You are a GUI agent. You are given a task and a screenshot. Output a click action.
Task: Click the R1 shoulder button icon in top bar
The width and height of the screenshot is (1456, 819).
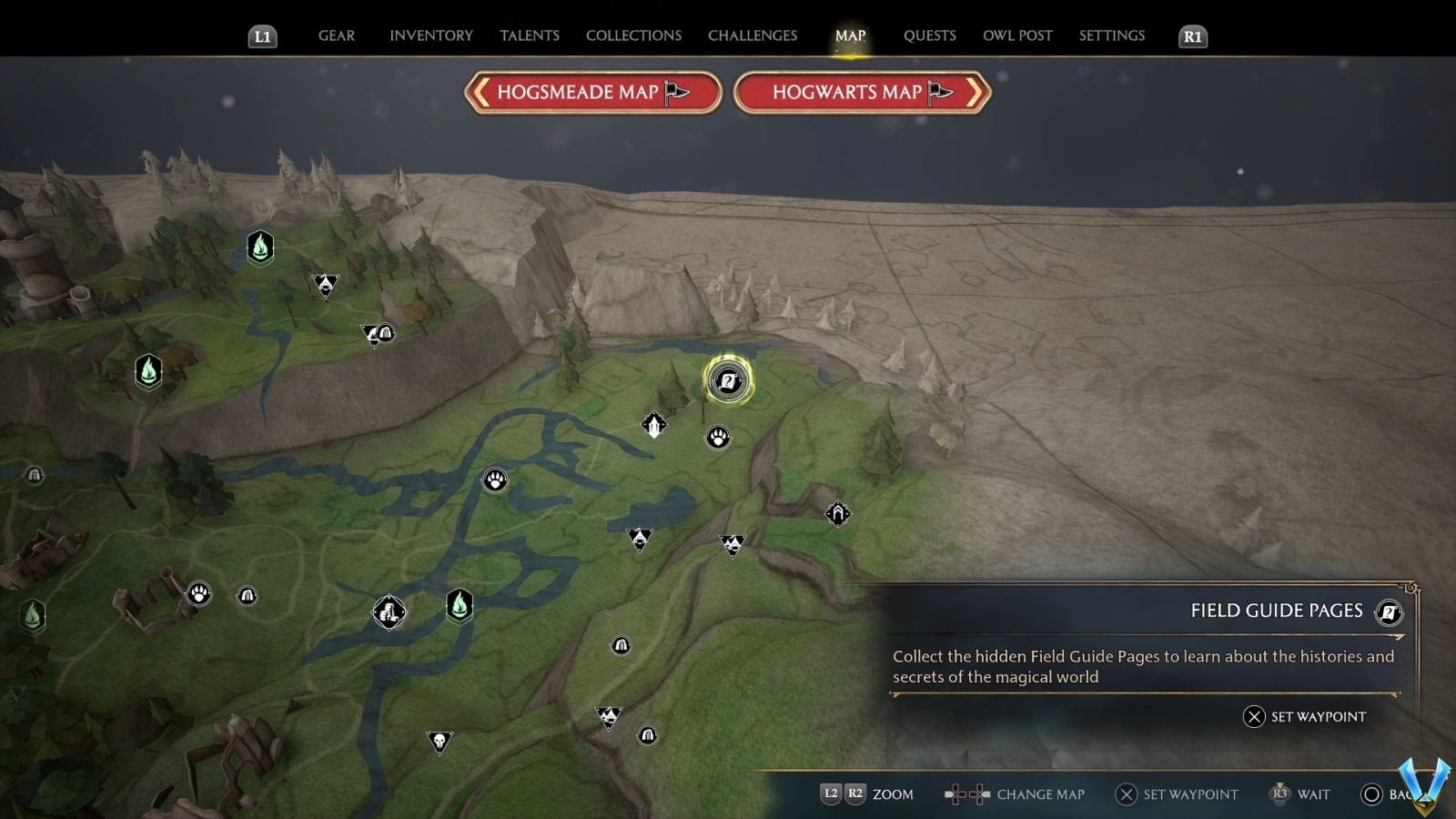pyautogui.click(x=1191, y=36)
